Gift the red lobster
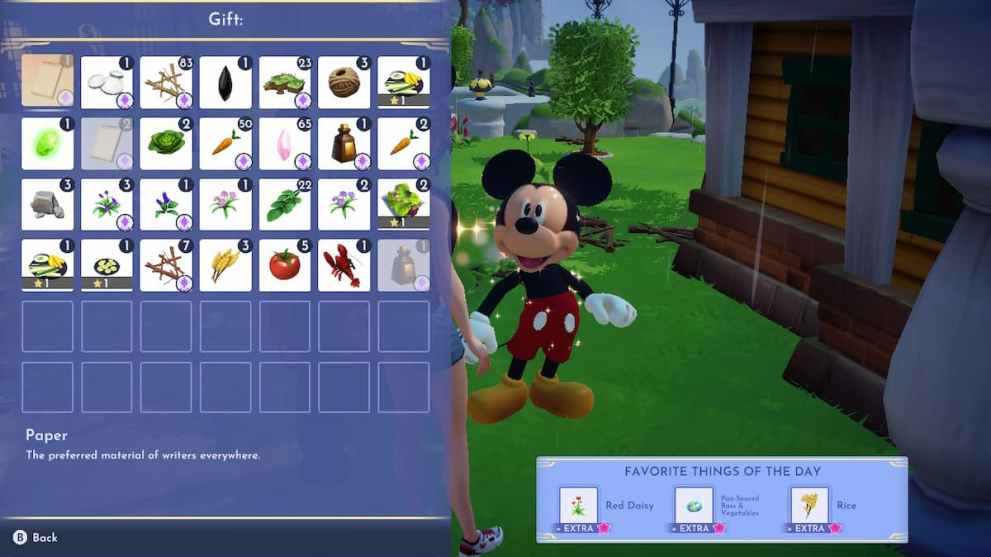This screenshot has height=557, width=991. (344, 265)
